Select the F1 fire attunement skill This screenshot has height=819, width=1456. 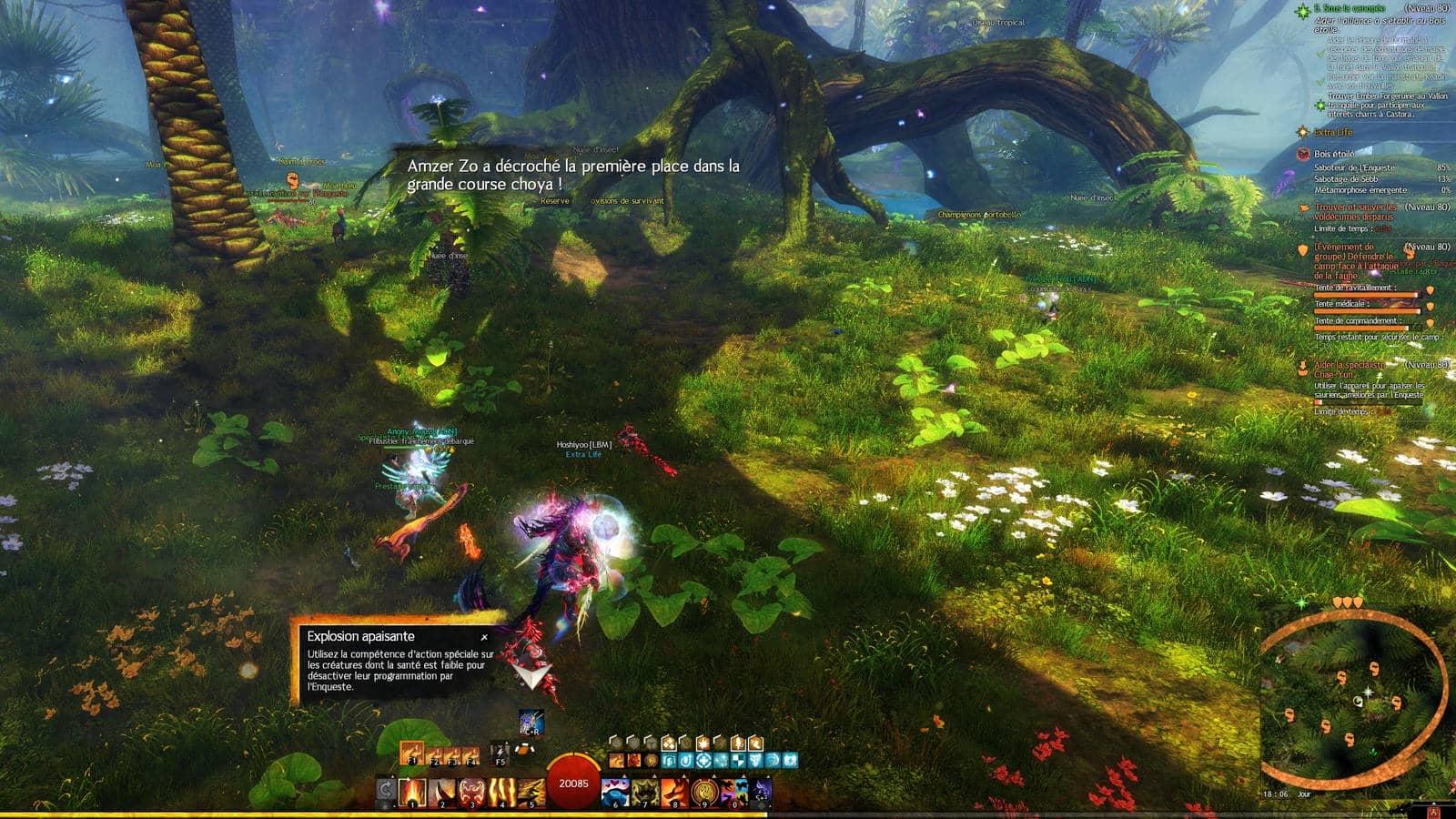click(x=410, y=753)
